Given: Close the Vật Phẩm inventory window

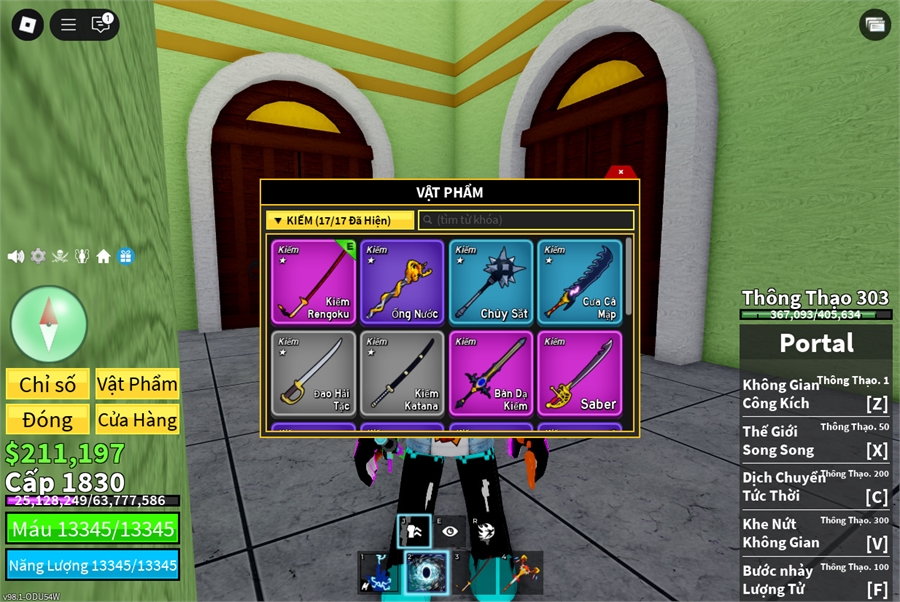Looking at the screenshot, I should click(x=621, y=172).
